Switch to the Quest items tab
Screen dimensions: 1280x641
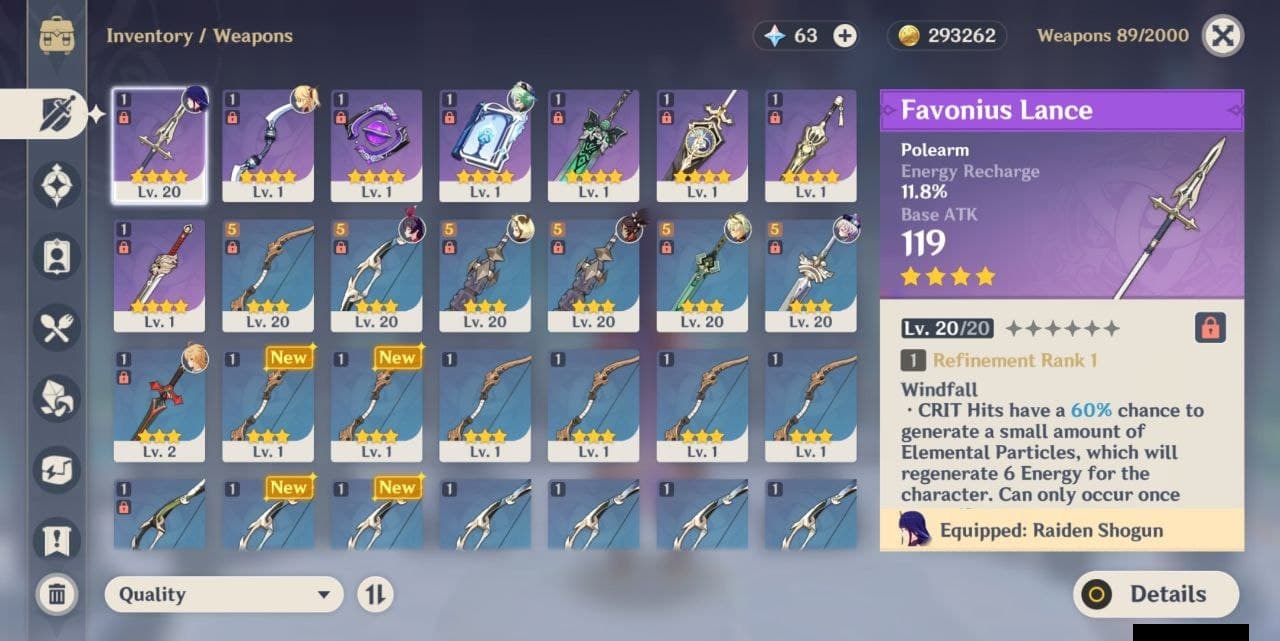click(57, 541)
